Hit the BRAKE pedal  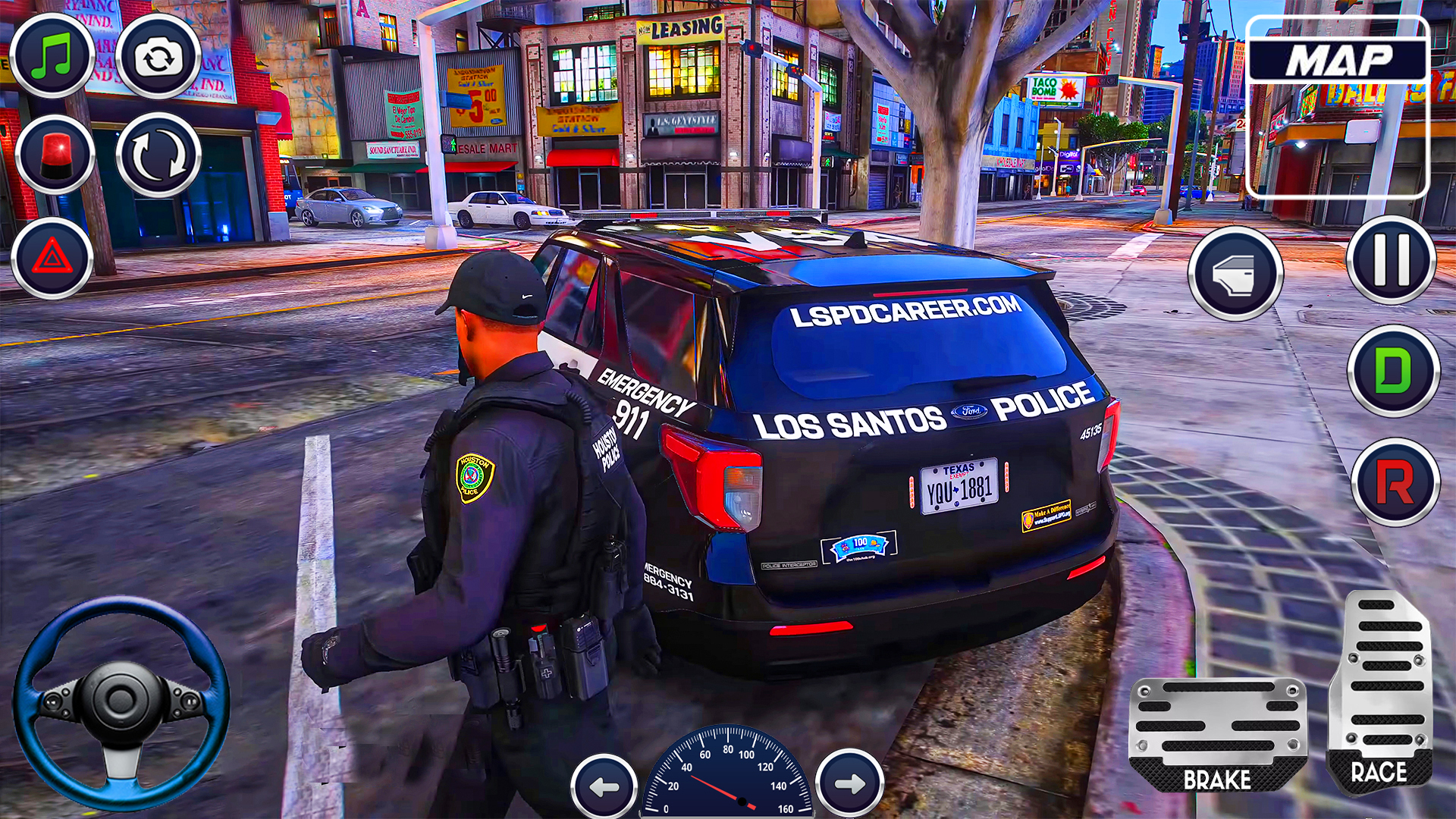[1217, 734]
